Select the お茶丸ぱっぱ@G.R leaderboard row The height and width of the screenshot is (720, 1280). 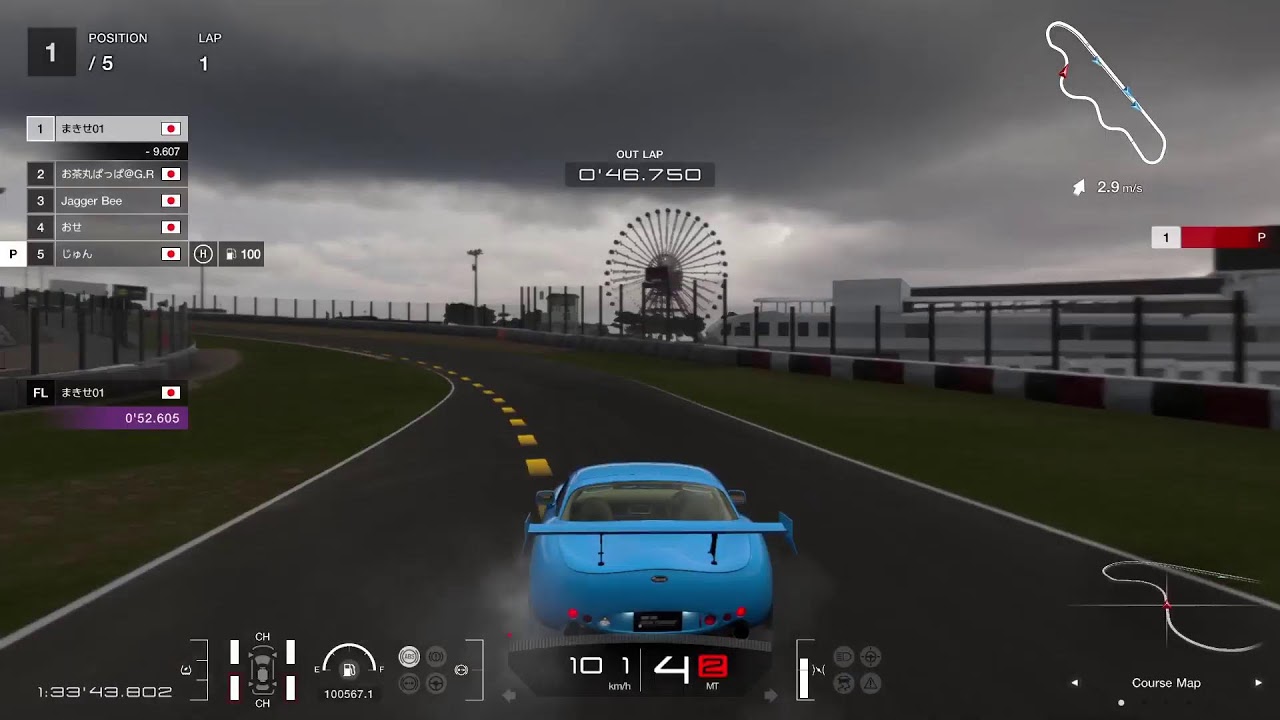(107, 174)
